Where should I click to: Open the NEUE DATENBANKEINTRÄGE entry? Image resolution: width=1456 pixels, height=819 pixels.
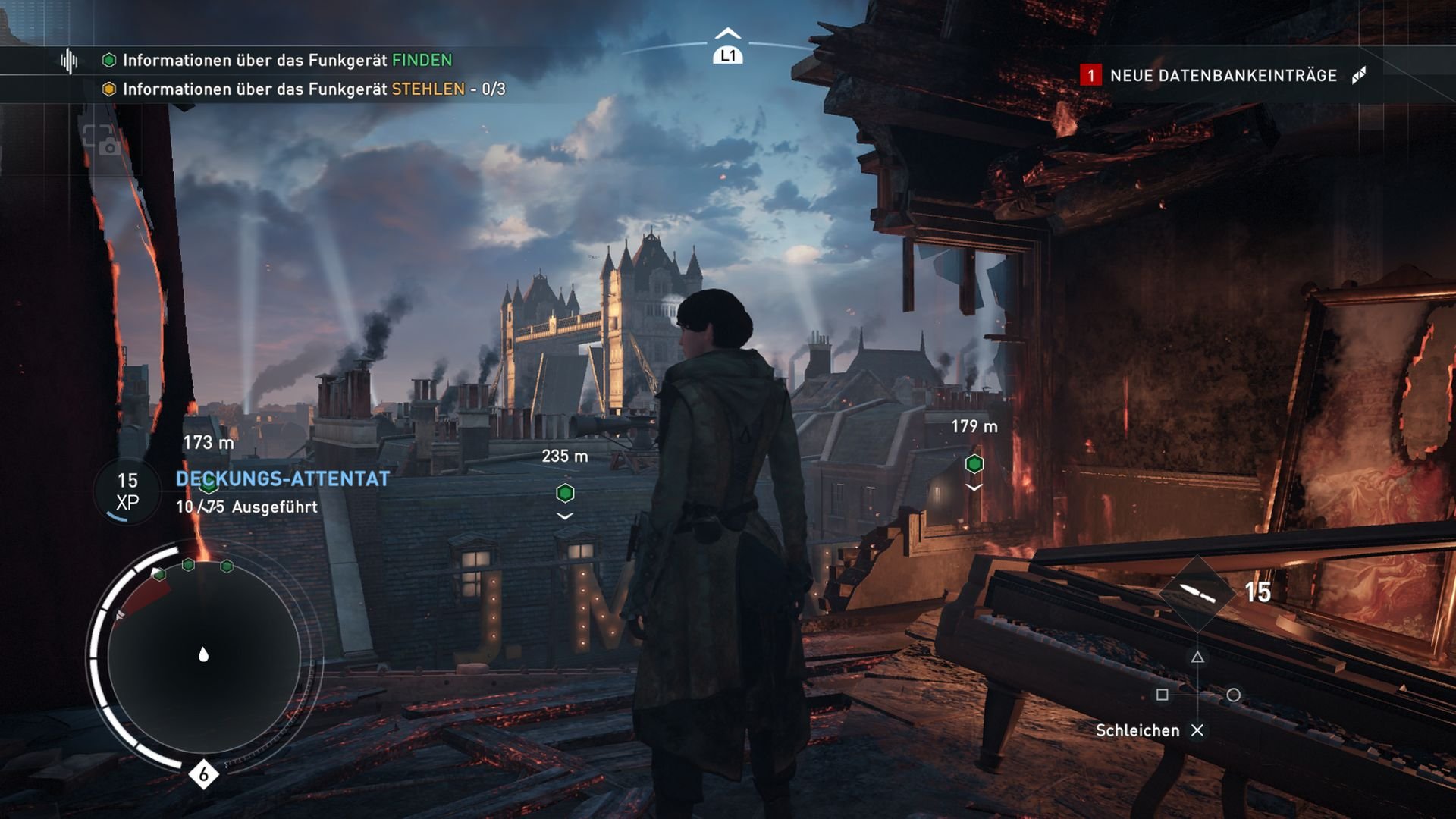click(1224, 75)
